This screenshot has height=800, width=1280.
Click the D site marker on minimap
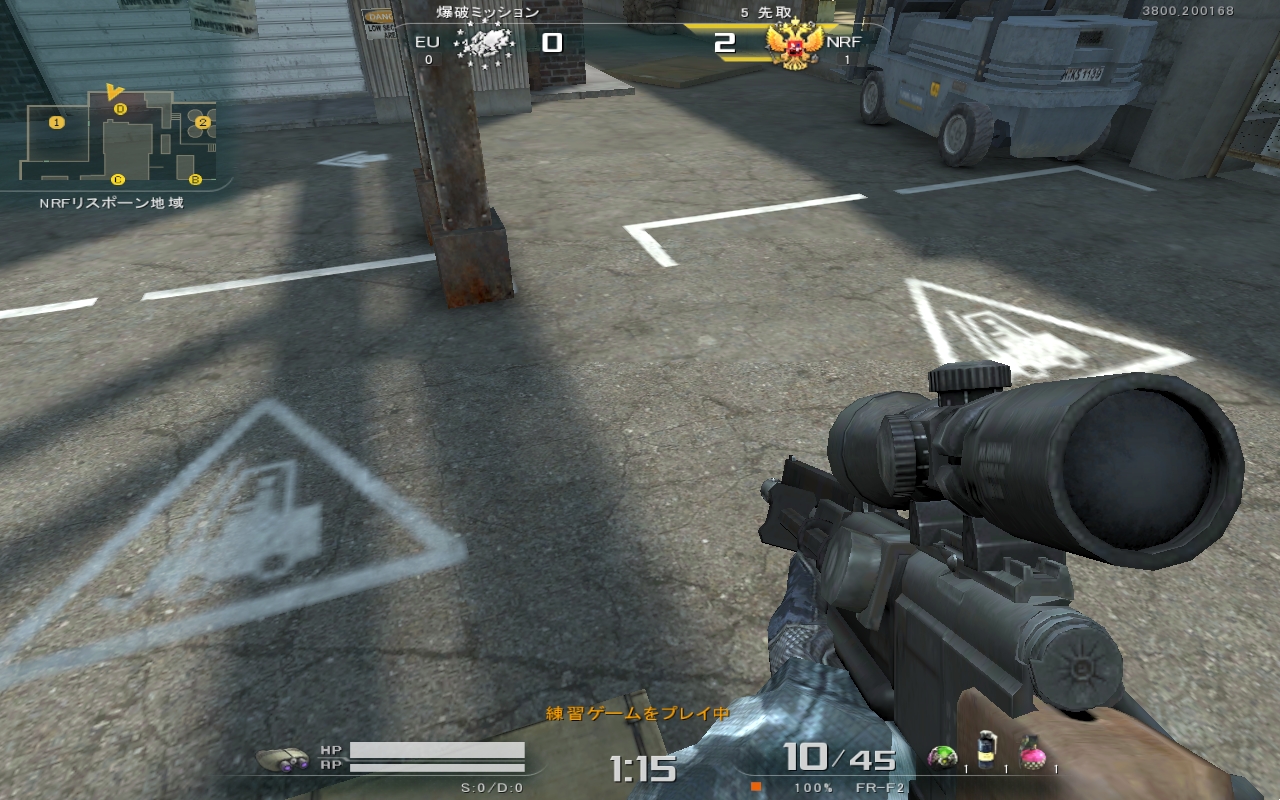coord(120,108)
